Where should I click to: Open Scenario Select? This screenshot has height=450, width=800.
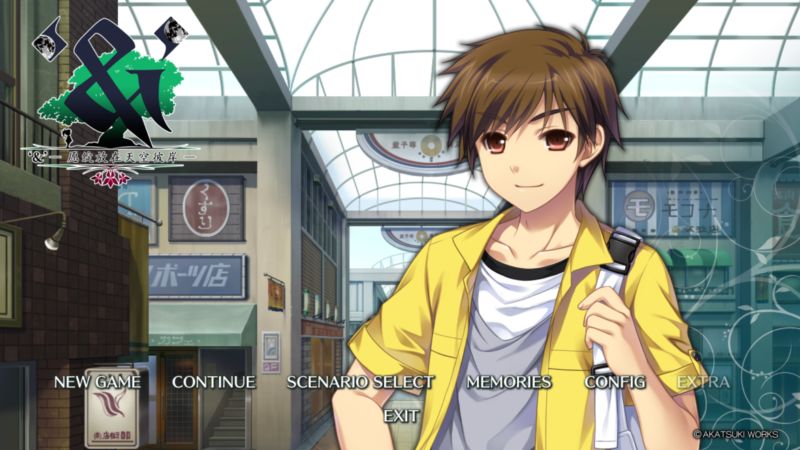(360, 382)
